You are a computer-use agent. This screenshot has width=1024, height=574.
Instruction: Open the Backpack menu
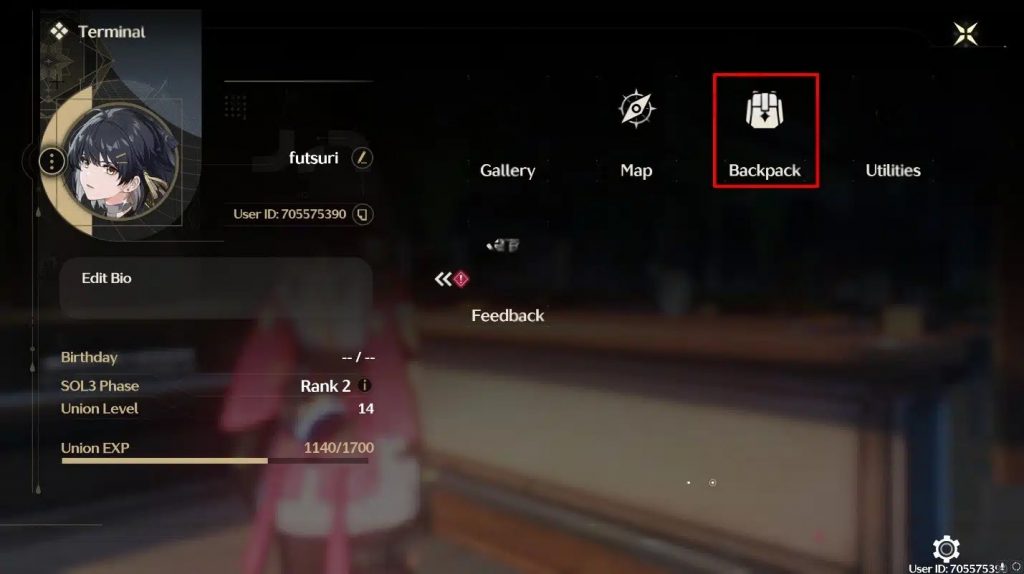coord(765,130)
